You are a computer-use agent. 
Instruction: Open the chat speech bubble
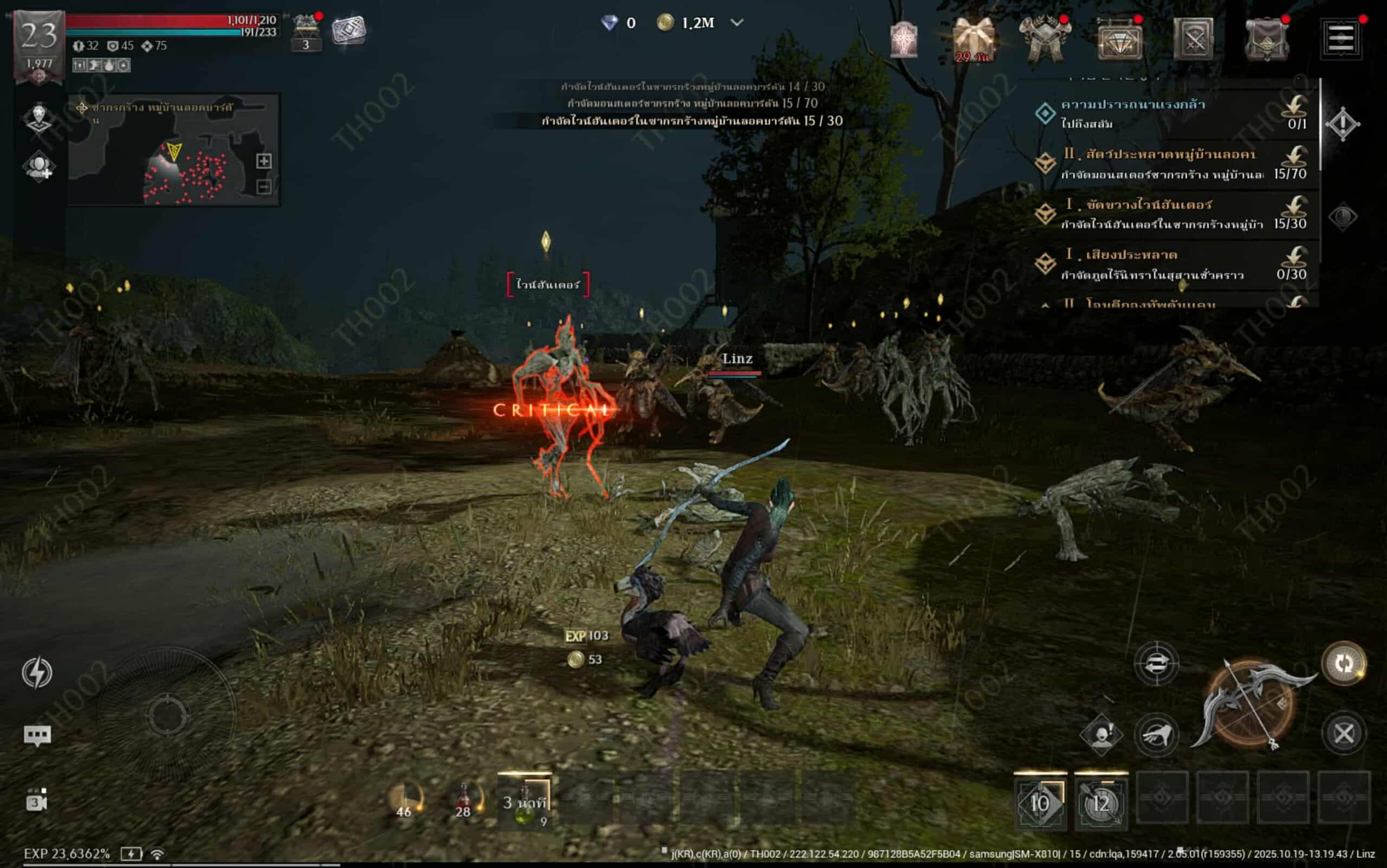pyautogui.click(x=37, y=735)
